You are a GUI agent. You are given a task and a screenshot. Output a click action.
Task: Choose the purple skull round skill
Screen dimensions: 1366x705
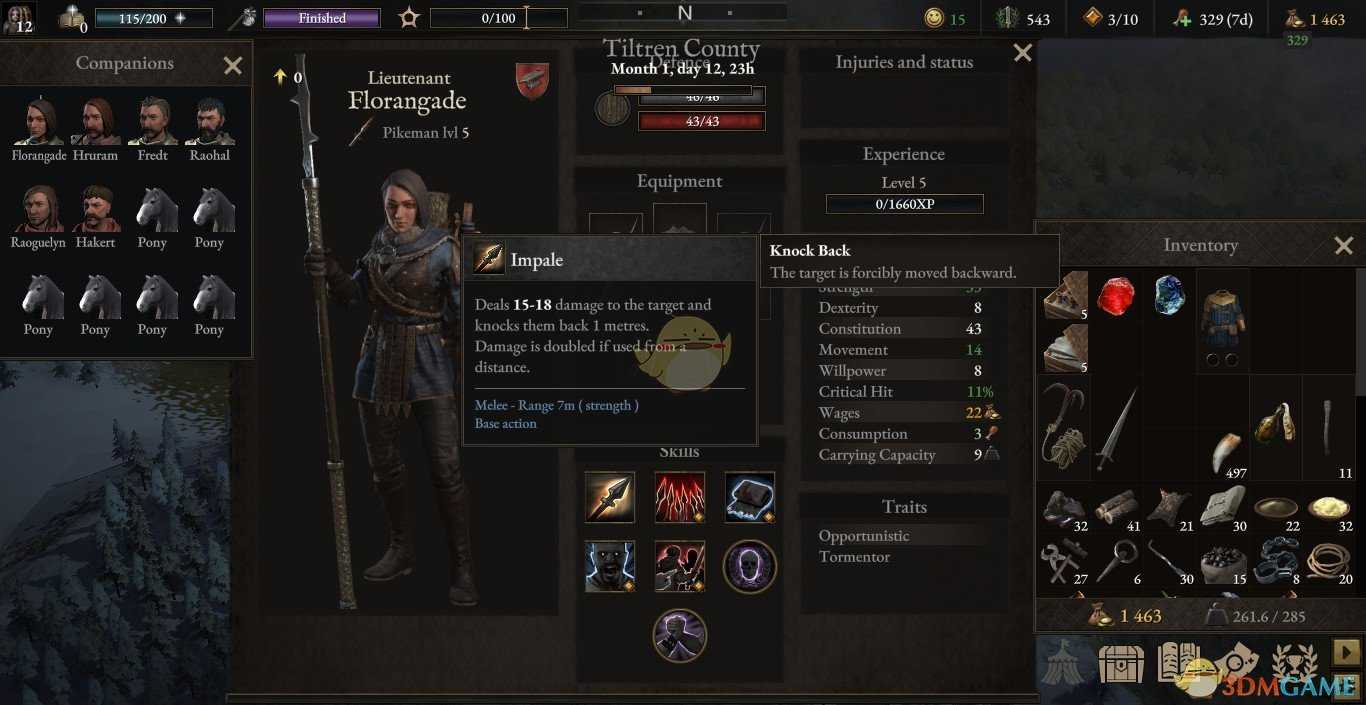[x=749, y=566]
